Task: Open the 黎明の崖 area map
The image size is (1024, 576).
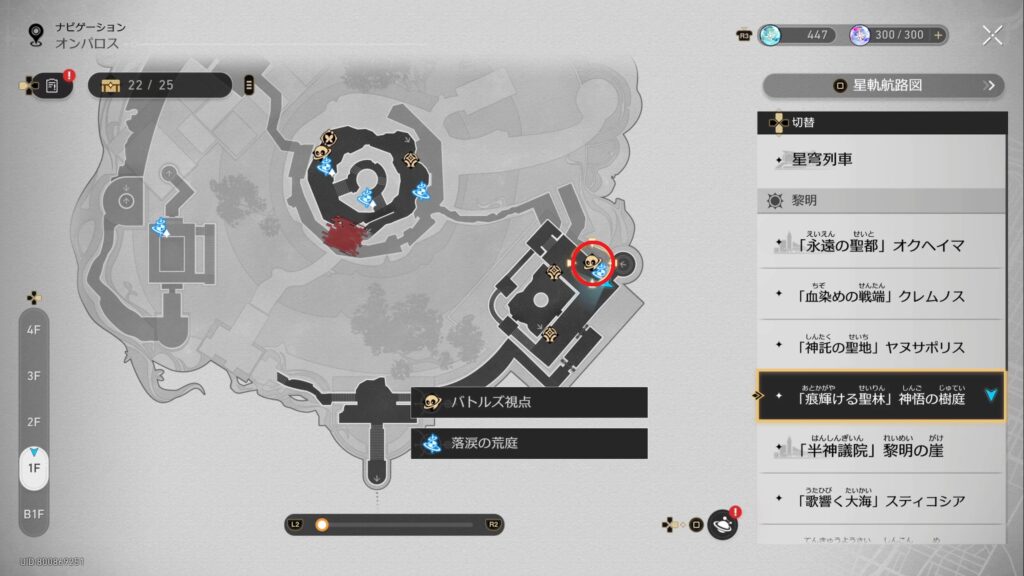Action: click(x=880, y=449)
